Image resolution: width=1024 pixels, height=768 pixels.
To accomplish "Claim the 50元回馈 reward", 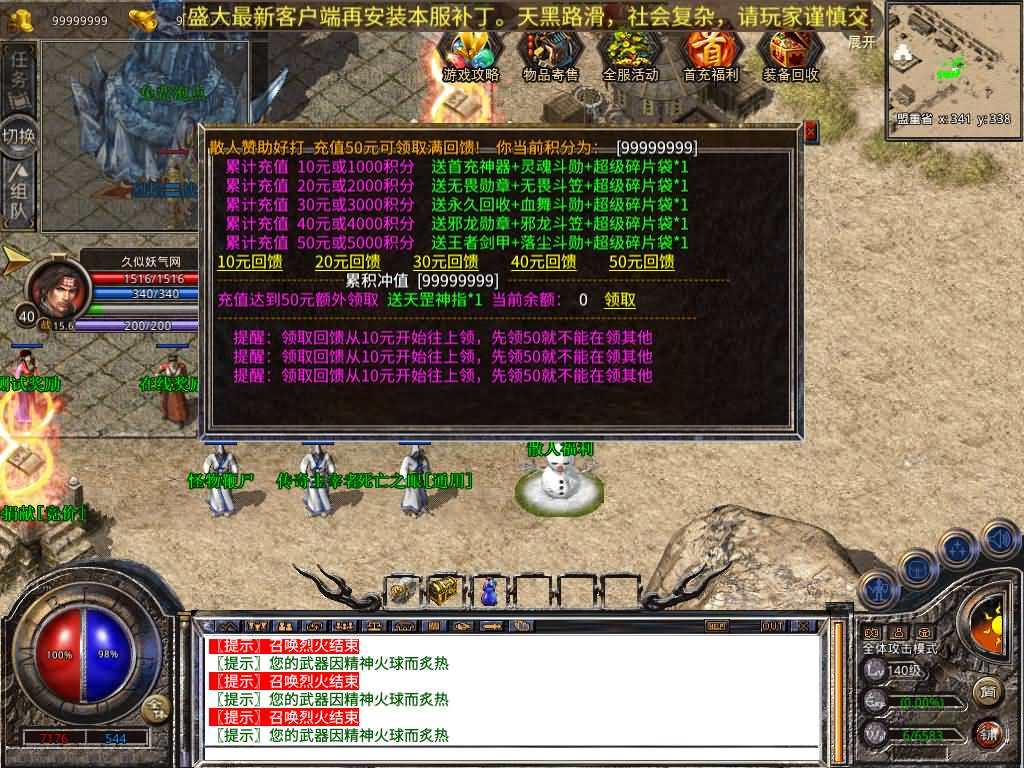I will tap(641, 262).
